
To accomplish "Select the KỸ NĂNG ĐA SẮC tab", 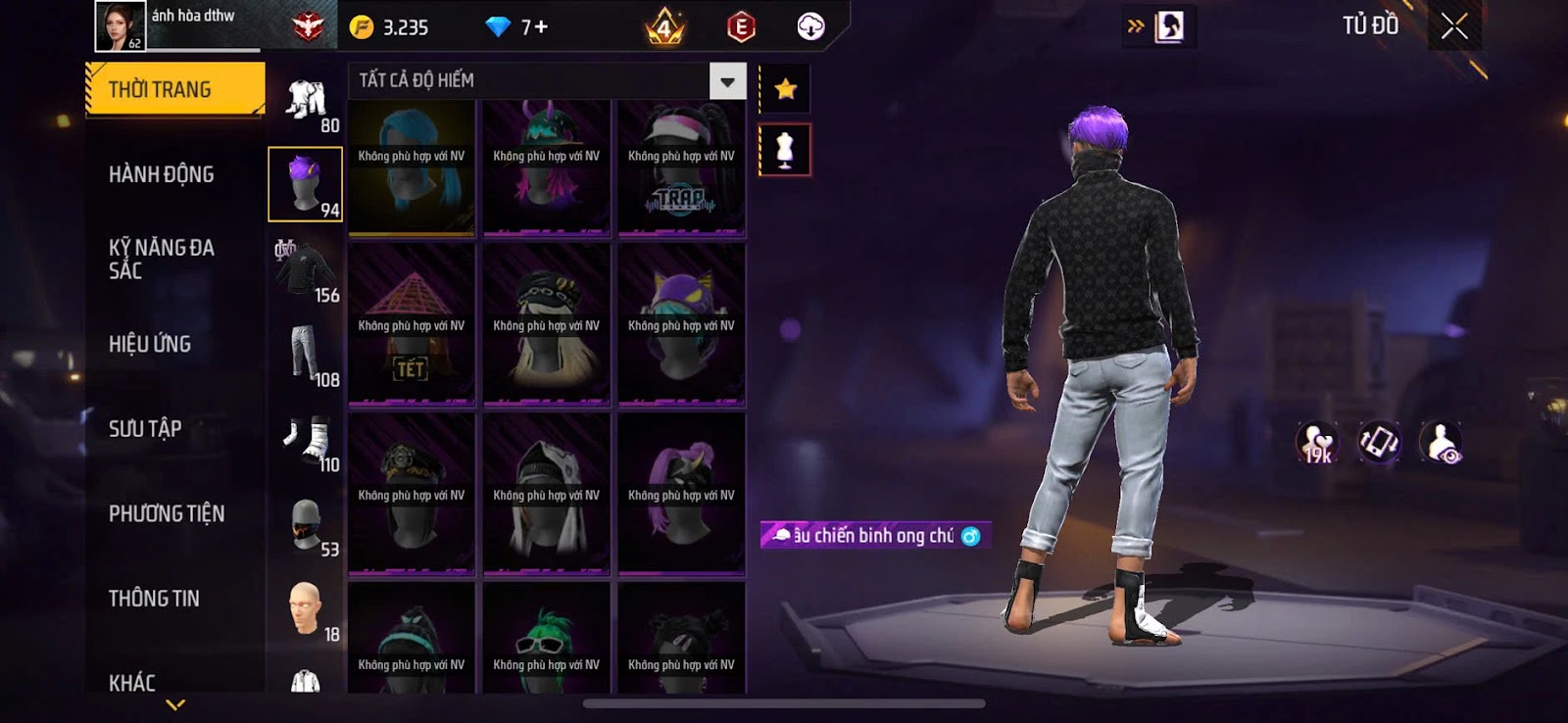I will pos(162,259).
